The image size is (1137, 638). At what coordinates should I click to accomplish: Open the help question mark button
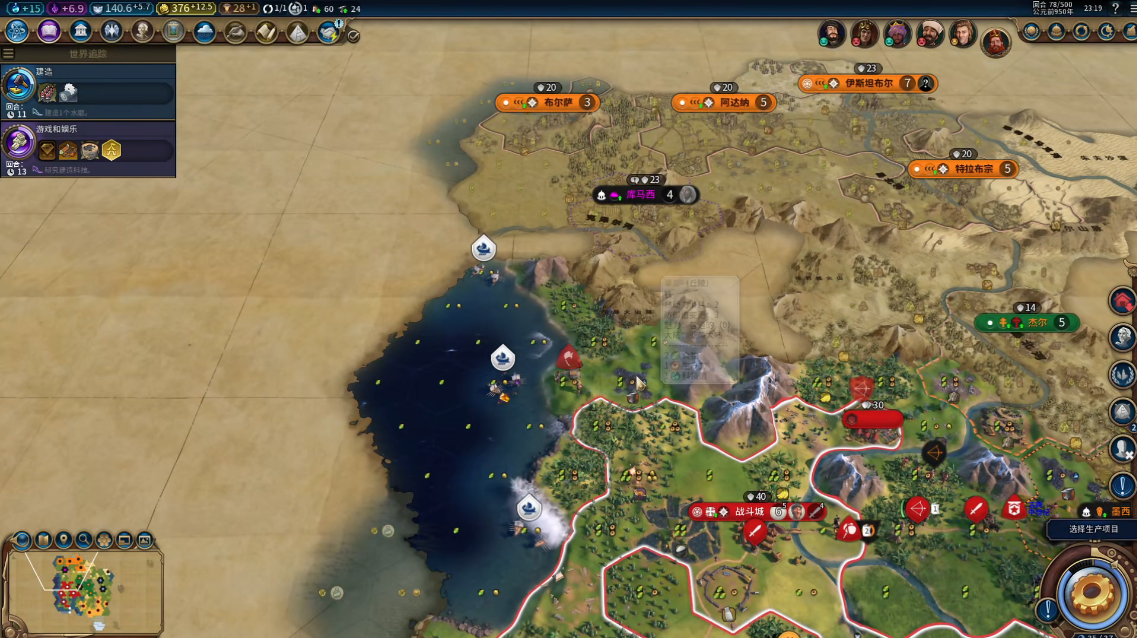[x=1115, y=8]
